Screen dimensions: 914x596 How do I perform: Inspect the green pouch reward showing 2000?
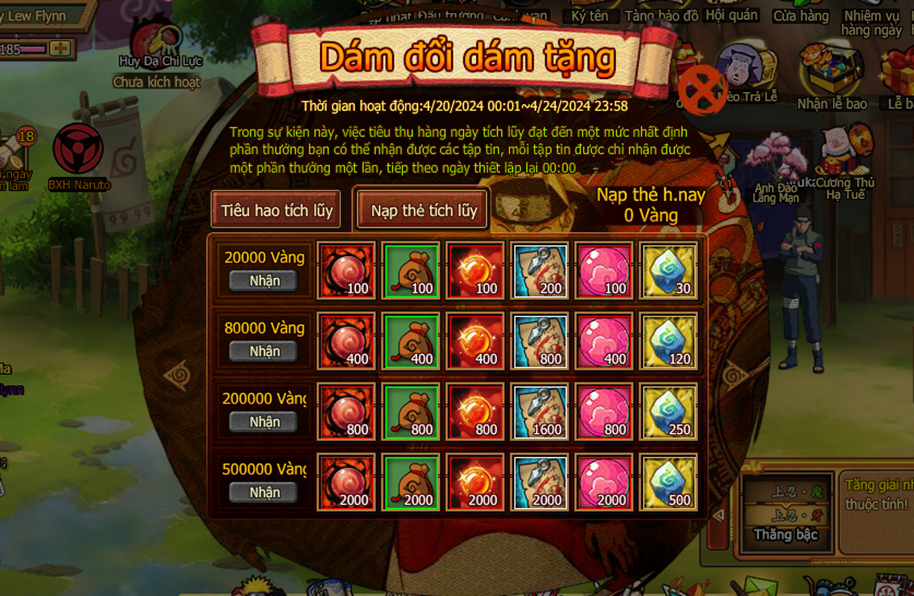411,482
